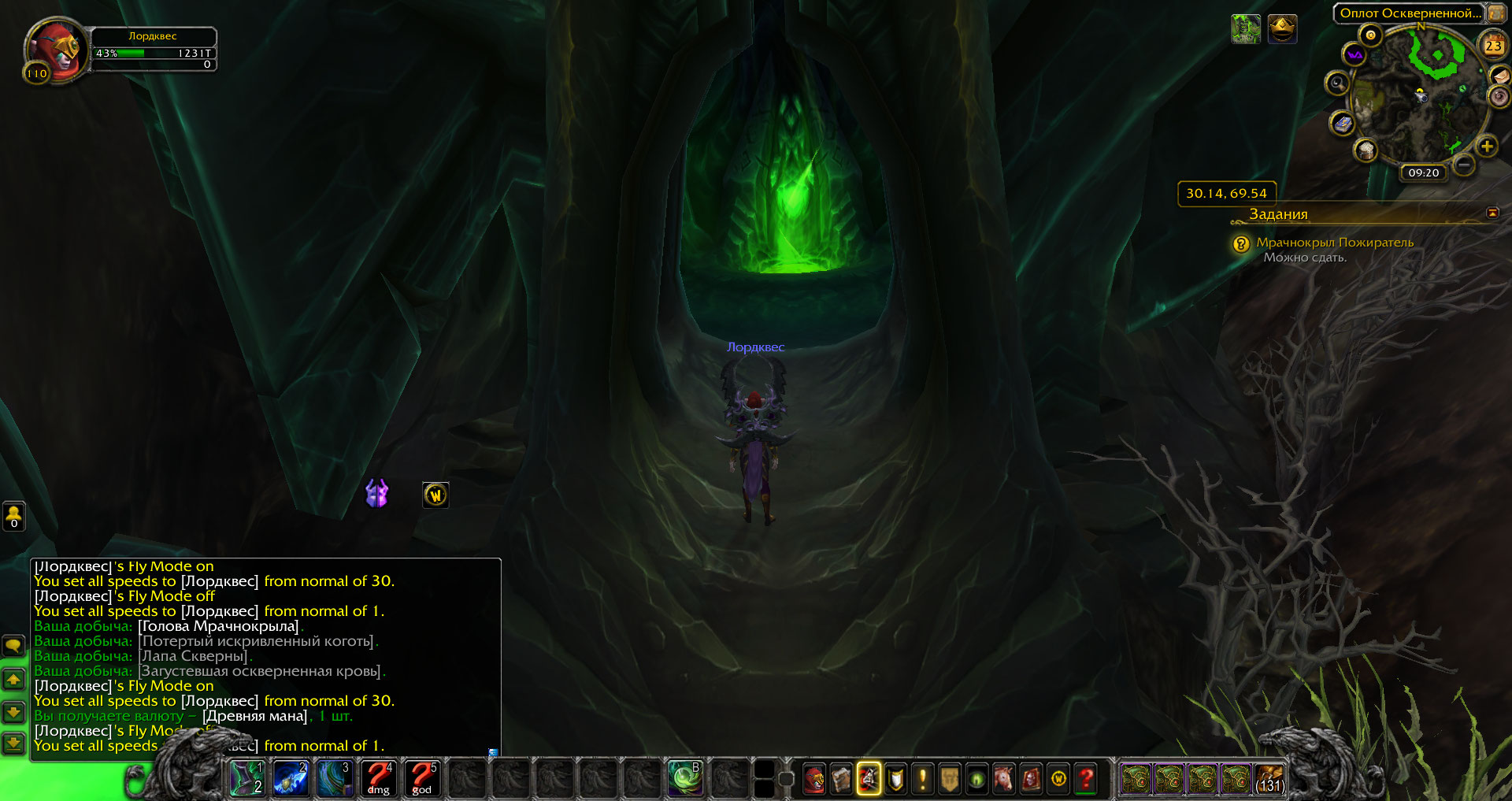1512x801 pixels.
Task: Open the chat speech bubble menu
Action: coord(13,647)
